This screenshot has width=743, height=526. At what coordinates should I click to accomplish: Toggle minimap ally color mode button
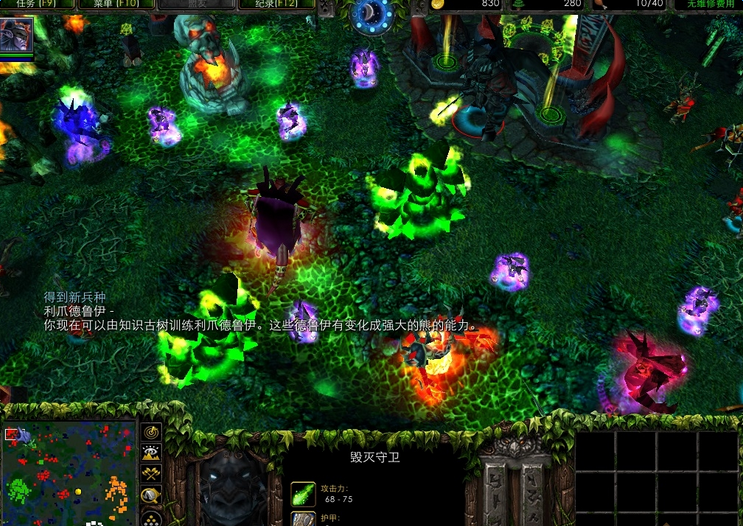coord(152,474)
